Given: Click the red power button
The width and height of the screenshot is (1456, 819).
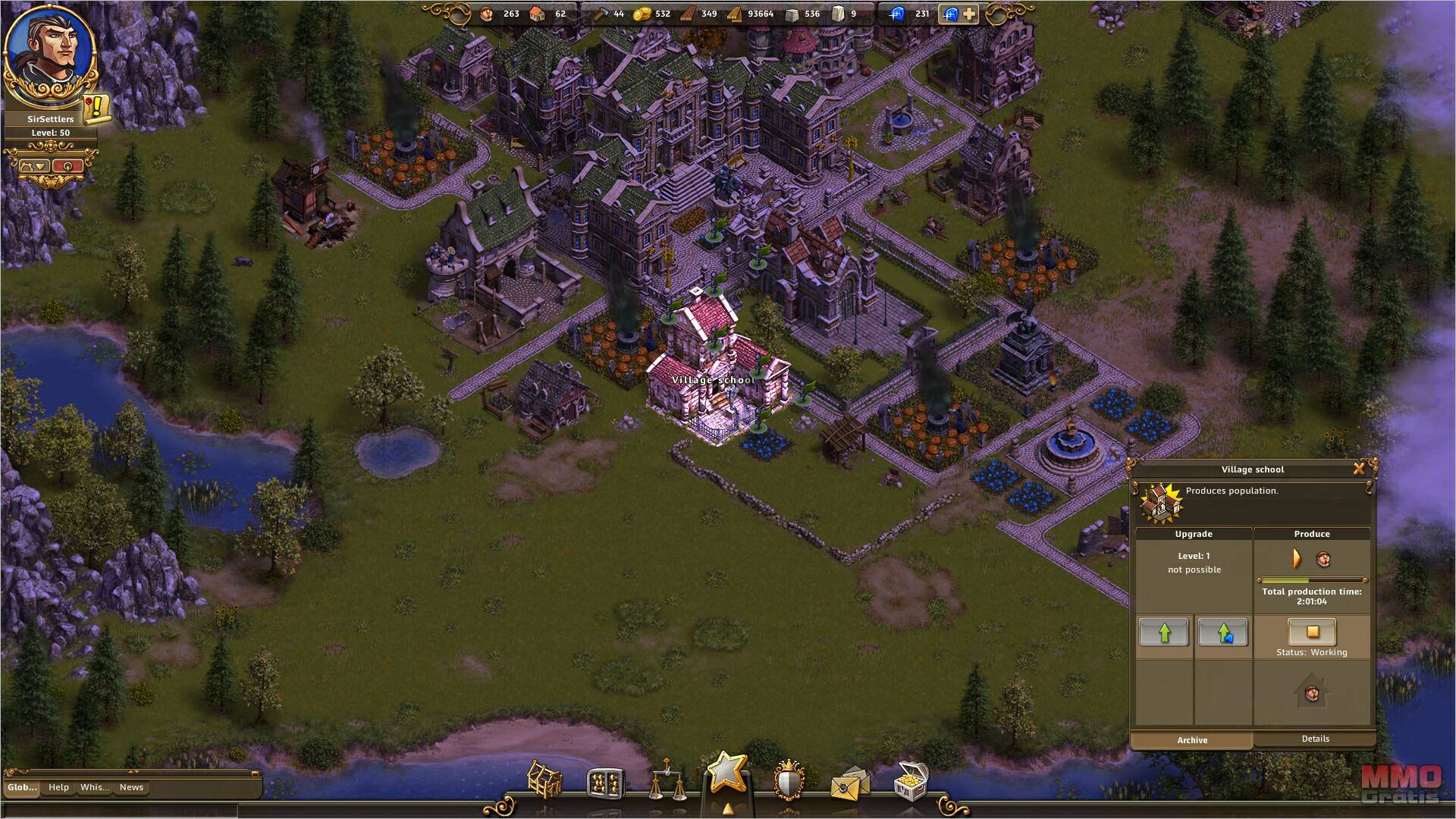Looking at the screenshot, I should (x=68, y=166).
